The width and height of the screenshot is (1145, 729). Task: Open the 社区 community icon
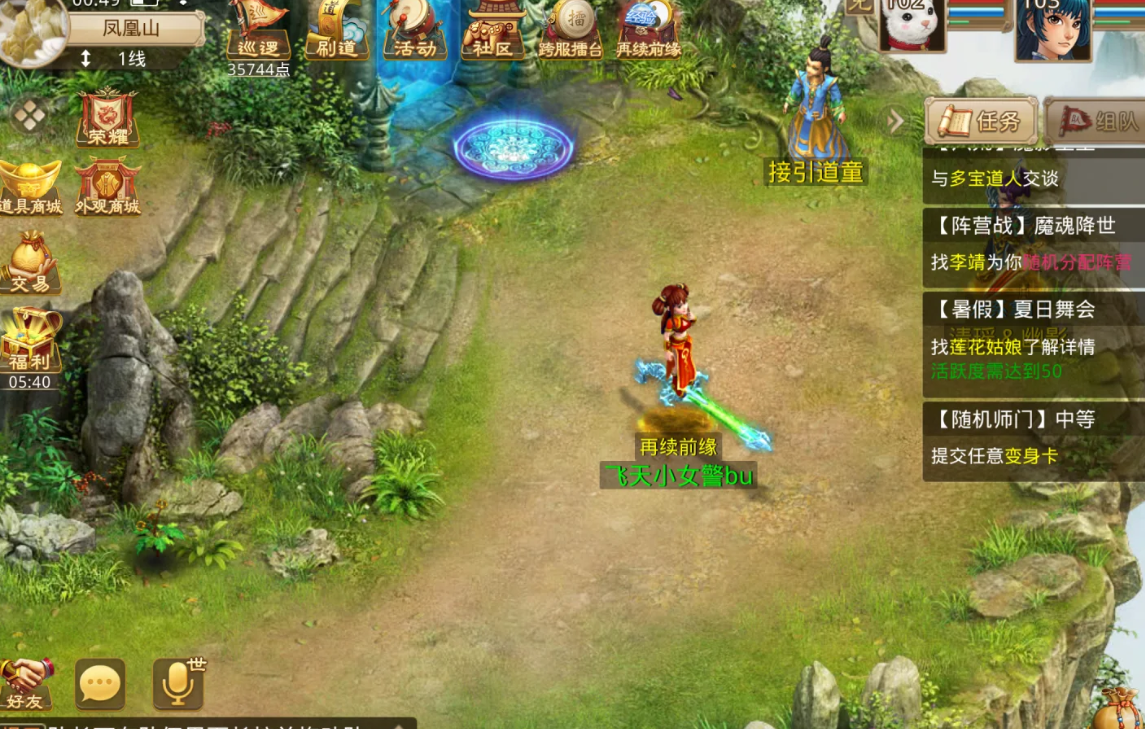click(x=493, y=30)
